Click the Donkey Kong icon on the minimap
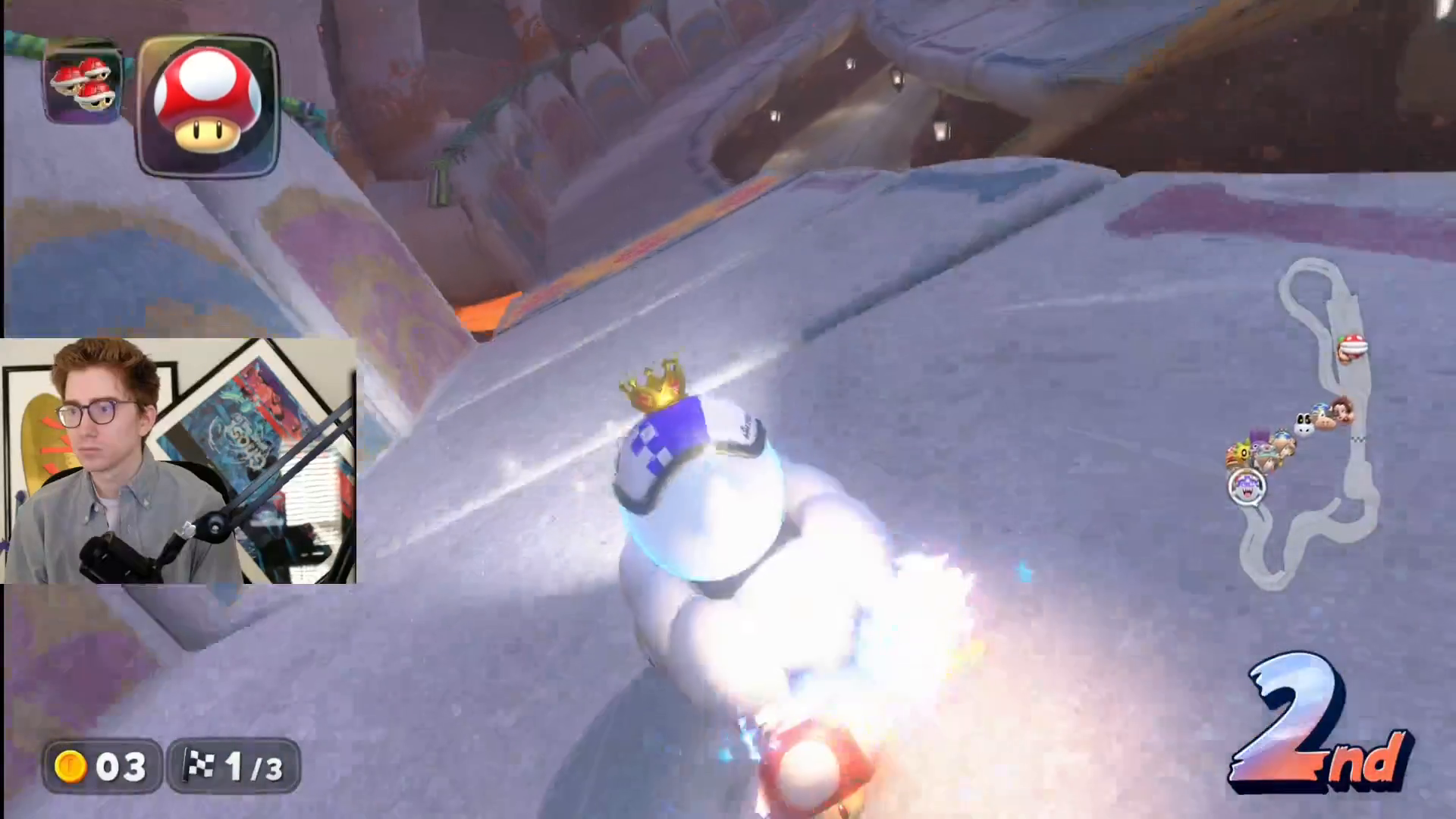This screenshot has width=1456, height=819. click(1341, 412)
